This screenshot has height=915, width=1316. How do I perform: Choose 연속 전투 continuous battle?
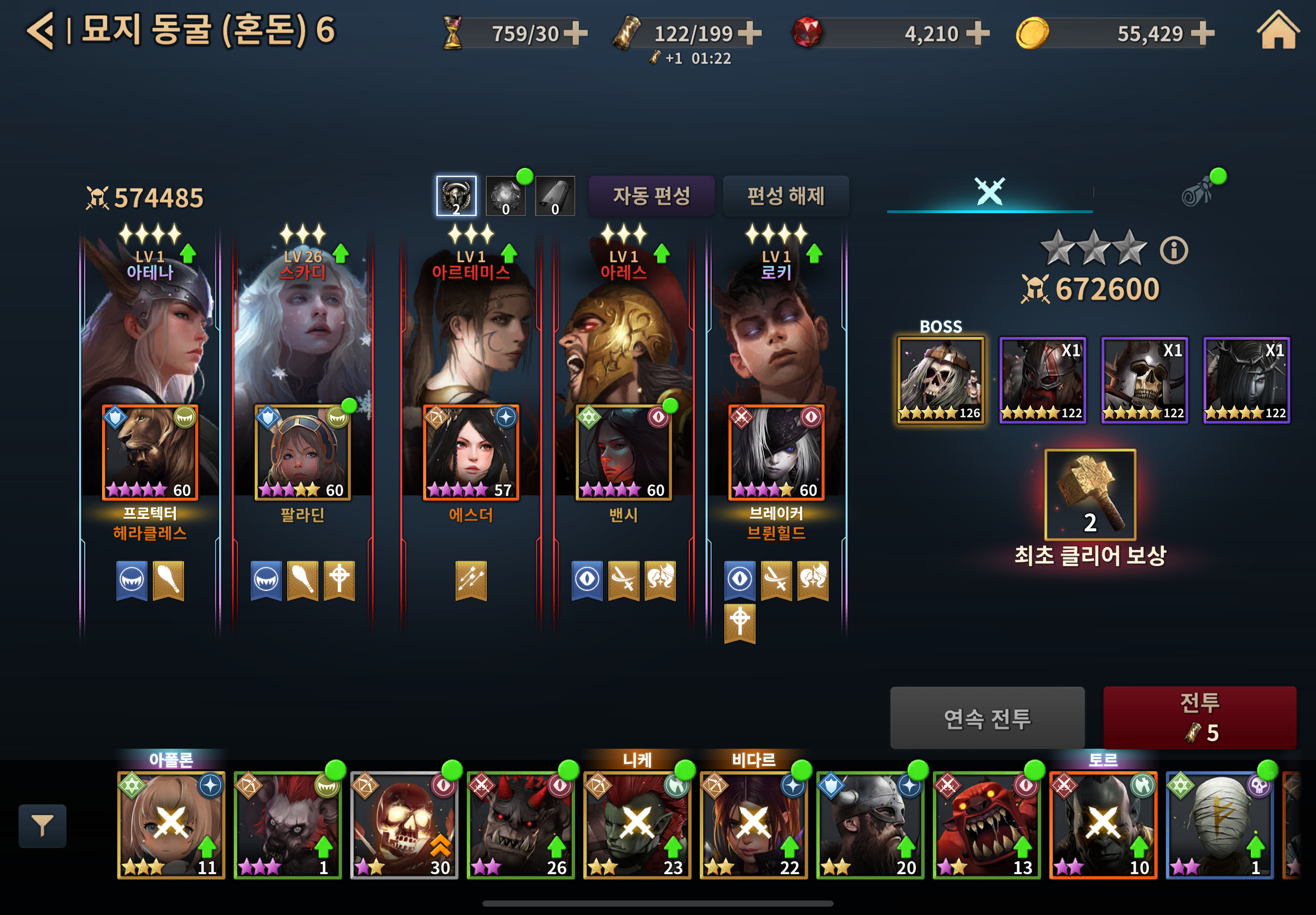coord(986,718)
